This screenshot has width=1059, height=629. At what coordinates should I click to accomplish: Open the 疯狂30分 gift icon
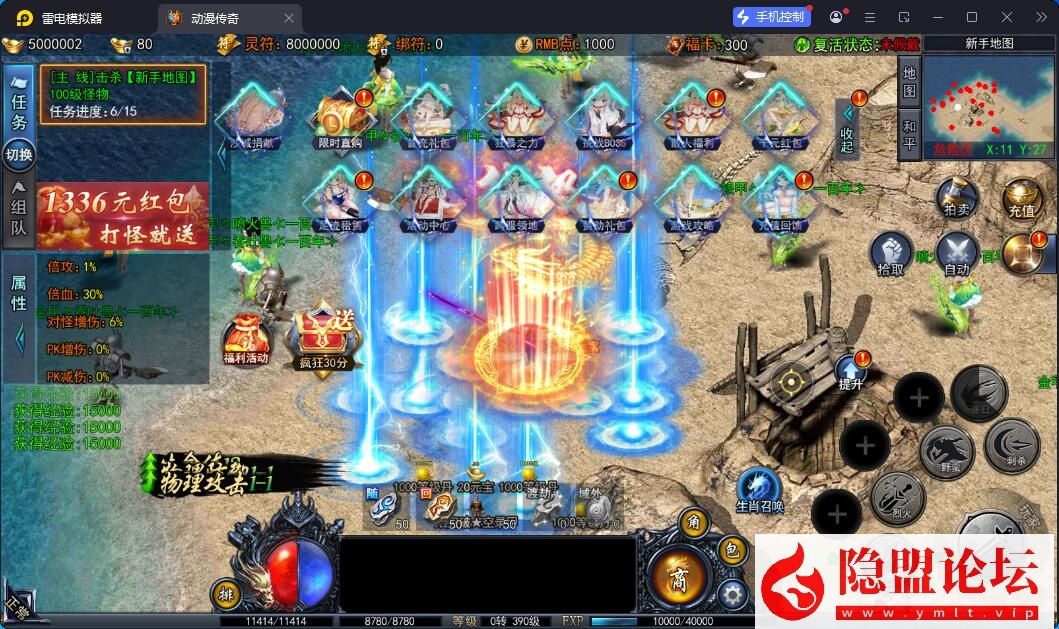pyautogui.click(x=322, y=339)
